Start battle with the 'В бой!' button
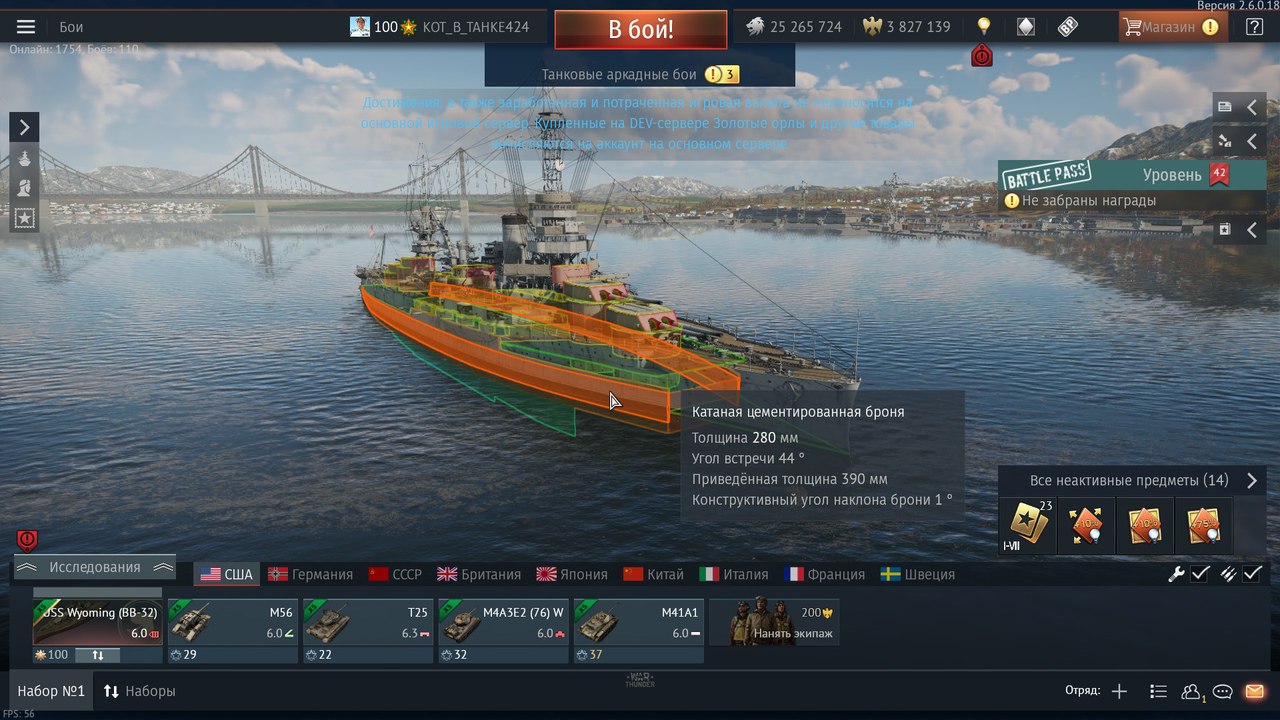Screen dimensions: 1280x720 [640, 29]
